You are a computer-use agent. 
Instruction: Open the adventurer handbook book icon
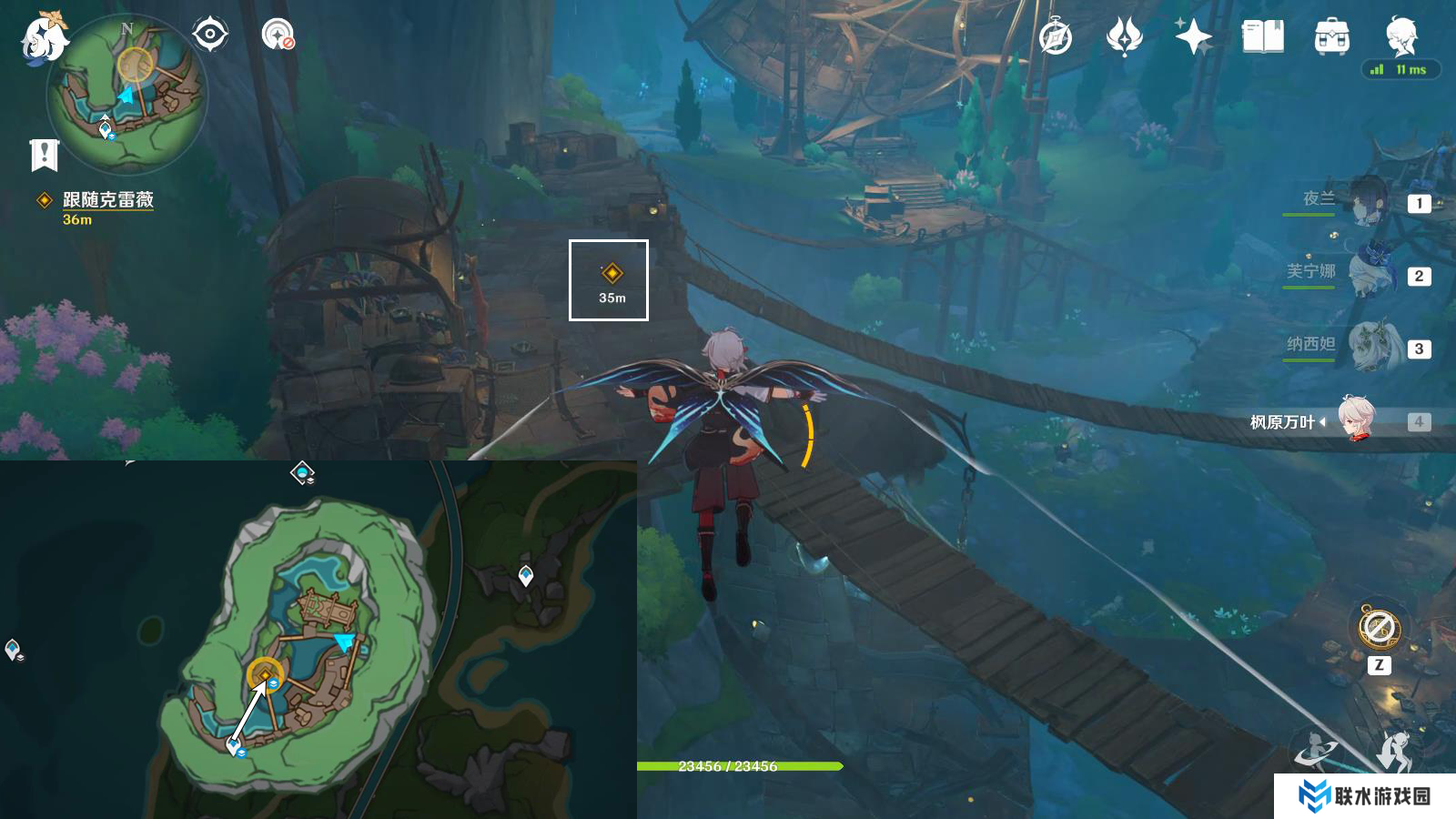(x=1262, y=37)
